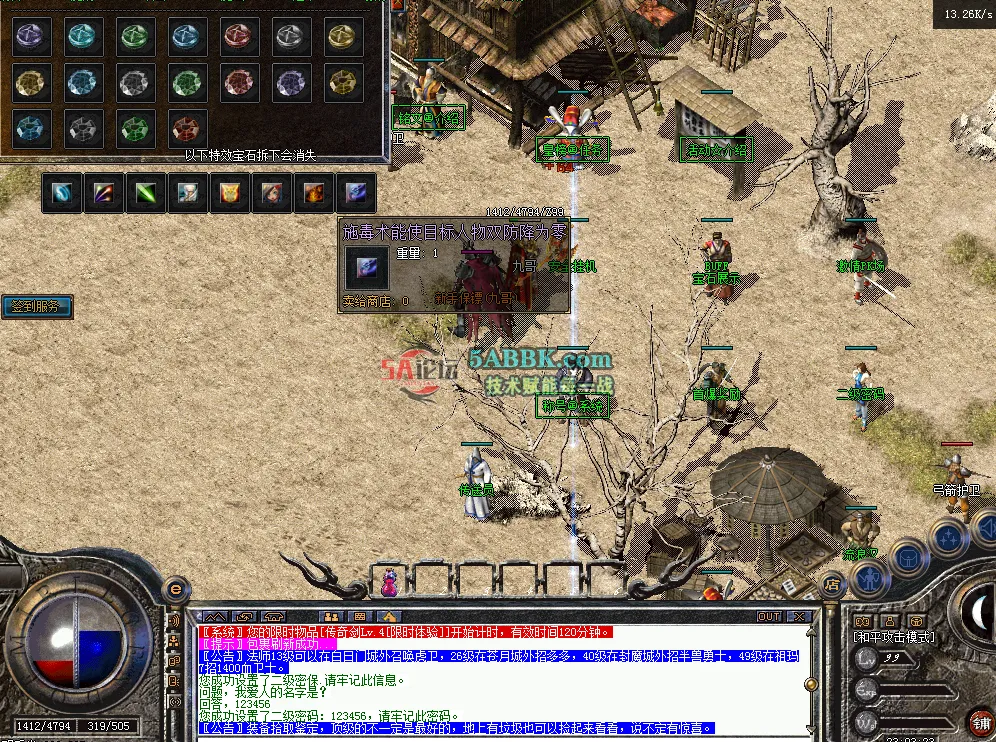Choose the fire burst effect gem

coord(314,193)
